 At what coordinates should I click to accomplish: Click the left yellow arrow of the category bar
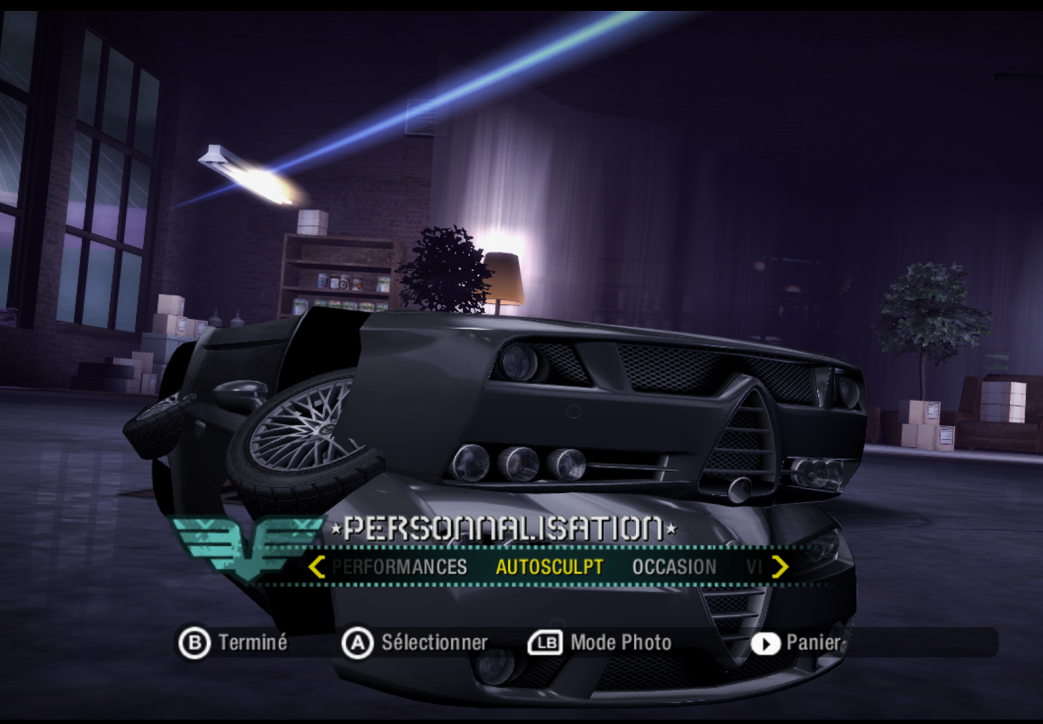(x=317, y=567)
